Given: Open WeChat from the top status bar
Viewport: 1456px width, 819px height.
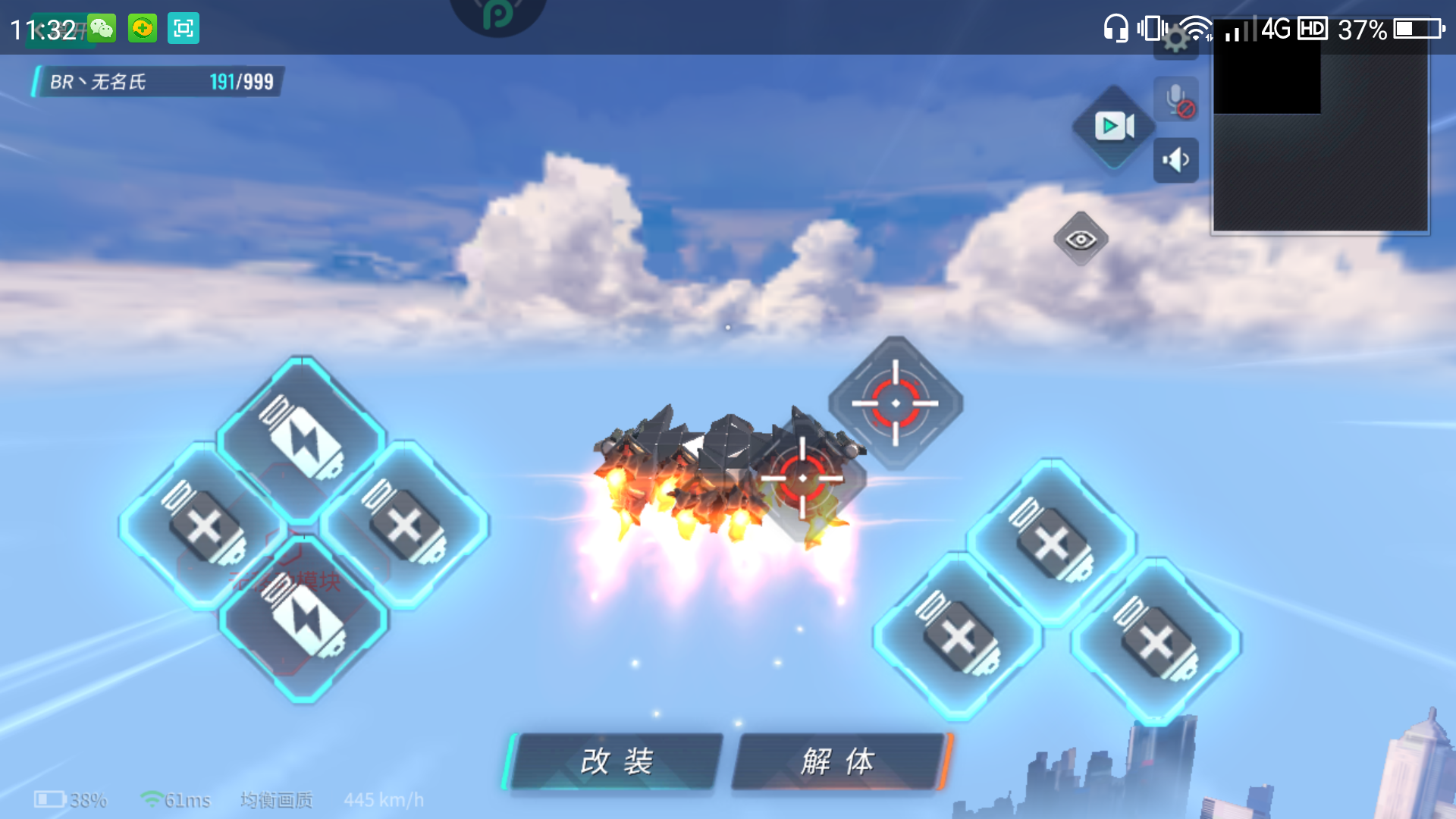Looking at the screenshot, I should click(x=102, y=29).
